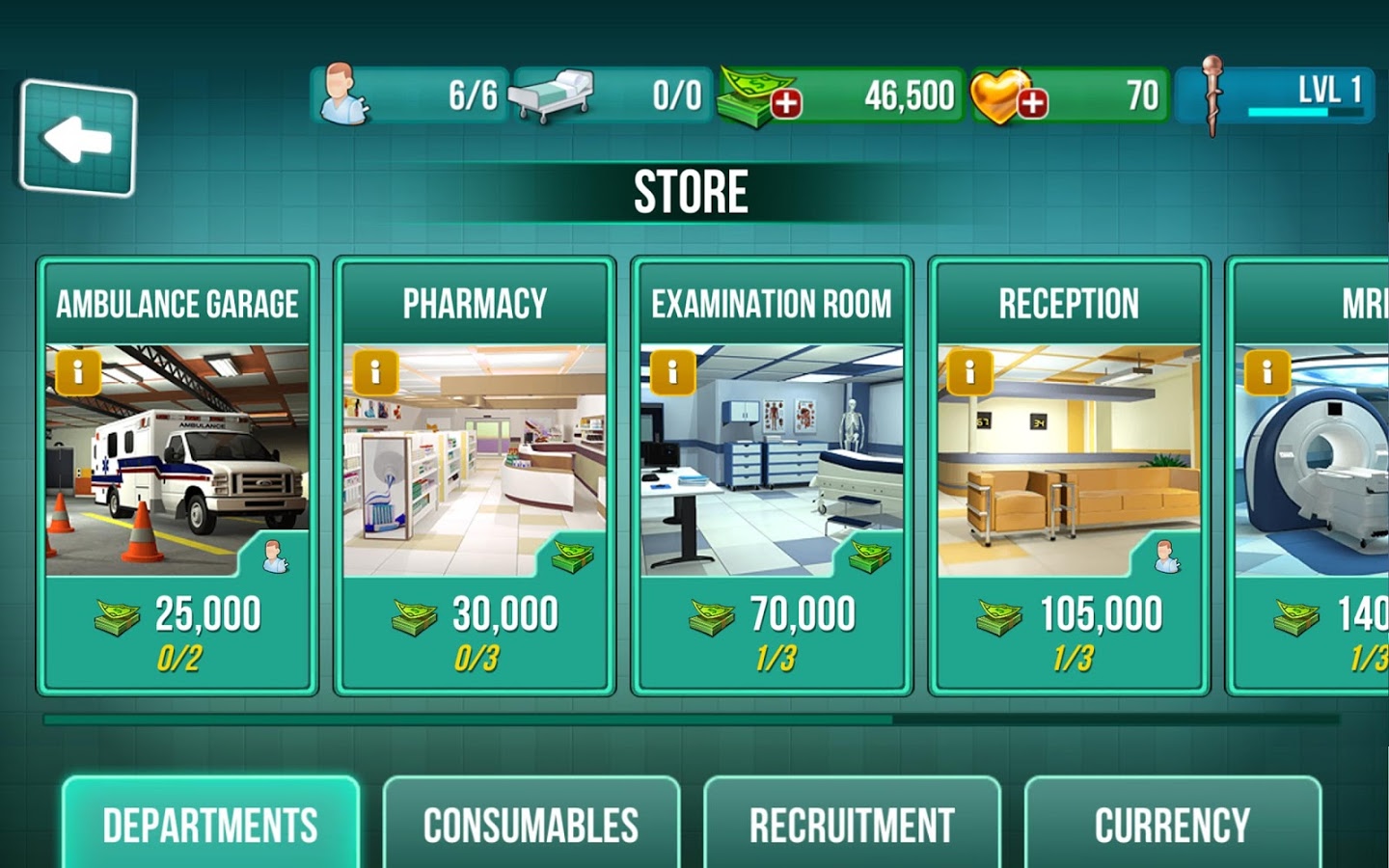View Pharmacy details via the info icon

tap(374, 374)
